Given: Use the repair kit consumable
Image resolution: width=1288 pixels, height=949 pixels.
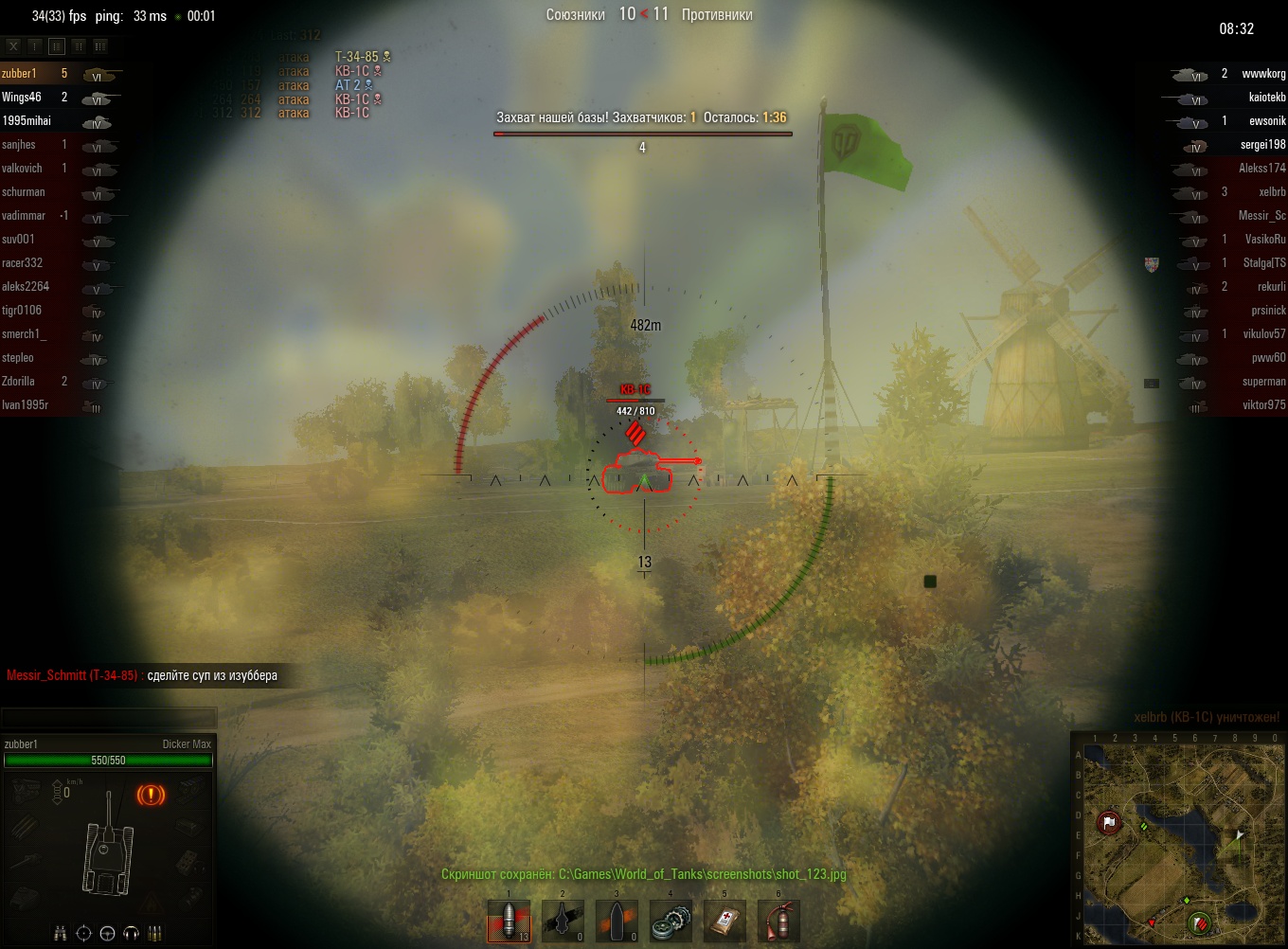Looking at the screenshot, I should [x=671, y=922].
